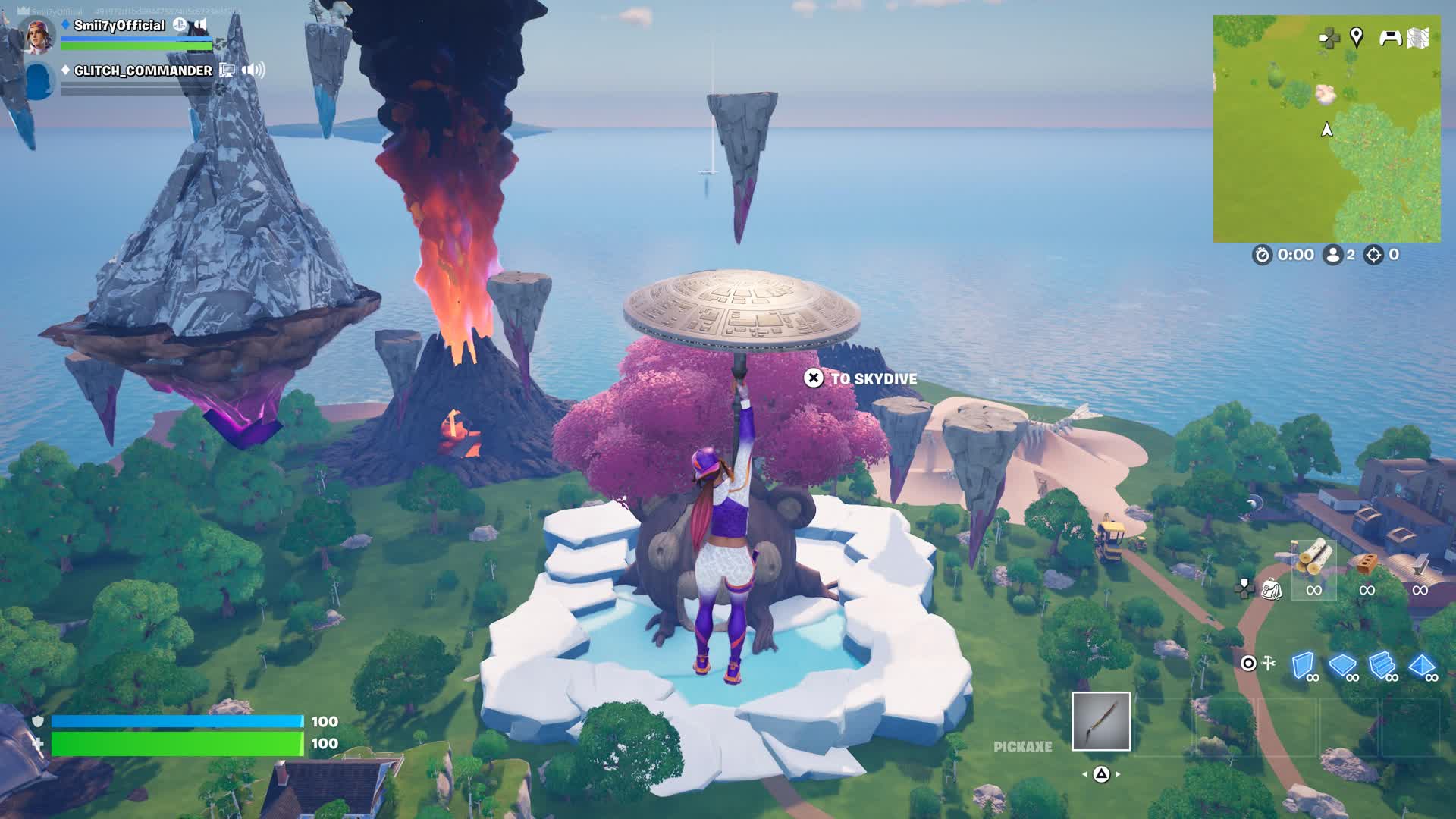Image resolution: width=1456 pixels, height=819 pixels.
Task: Toggle Smii7yOfficial's voice speaker icon
Action: click(201, 25)
